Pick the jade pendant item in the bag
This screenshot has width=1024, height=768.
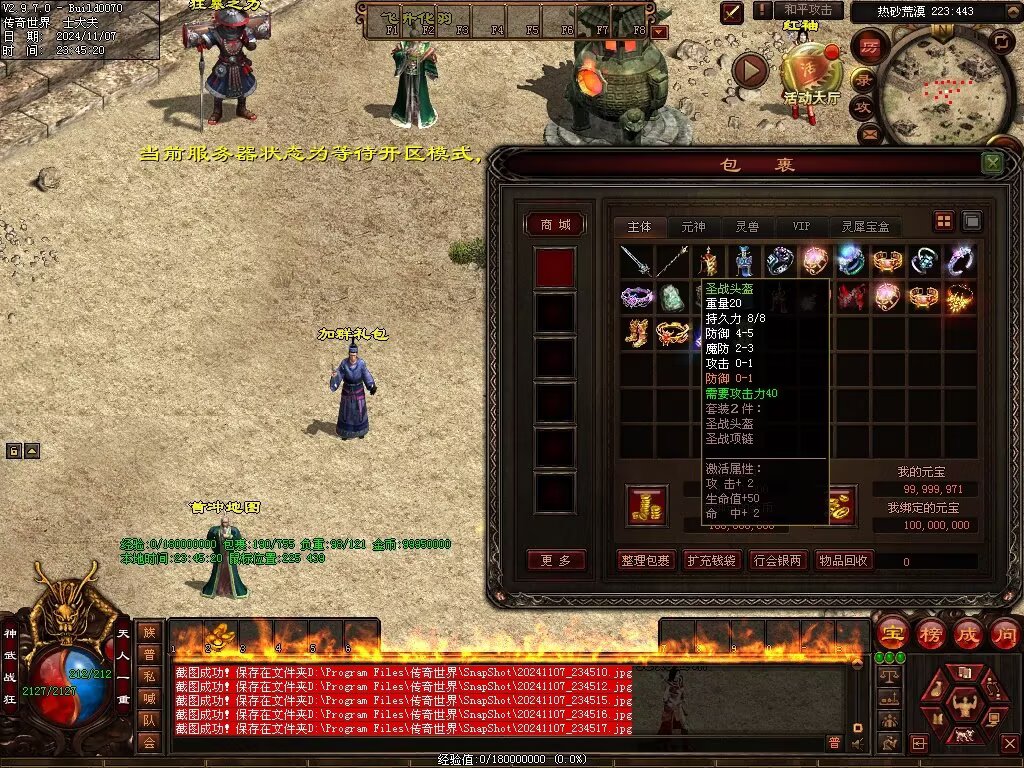click(672, 298)
